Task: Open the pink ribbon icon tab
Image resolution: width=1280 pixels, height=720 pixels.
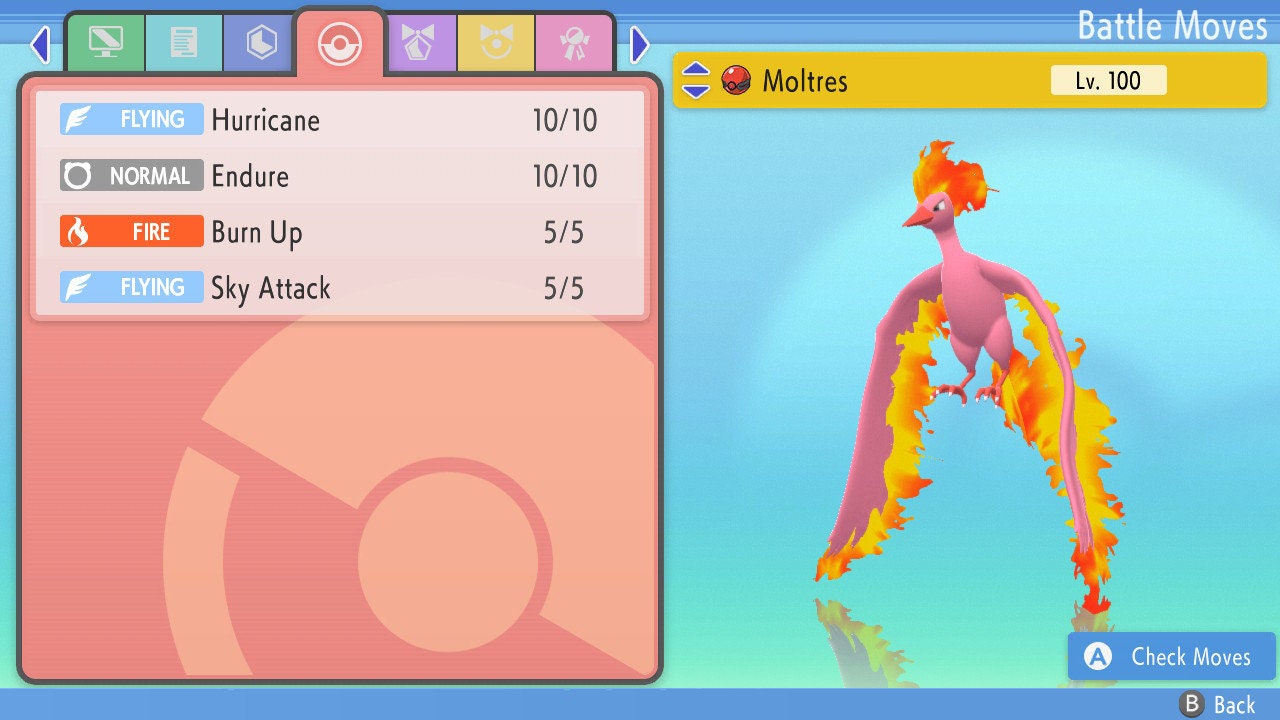Action: 574,44
